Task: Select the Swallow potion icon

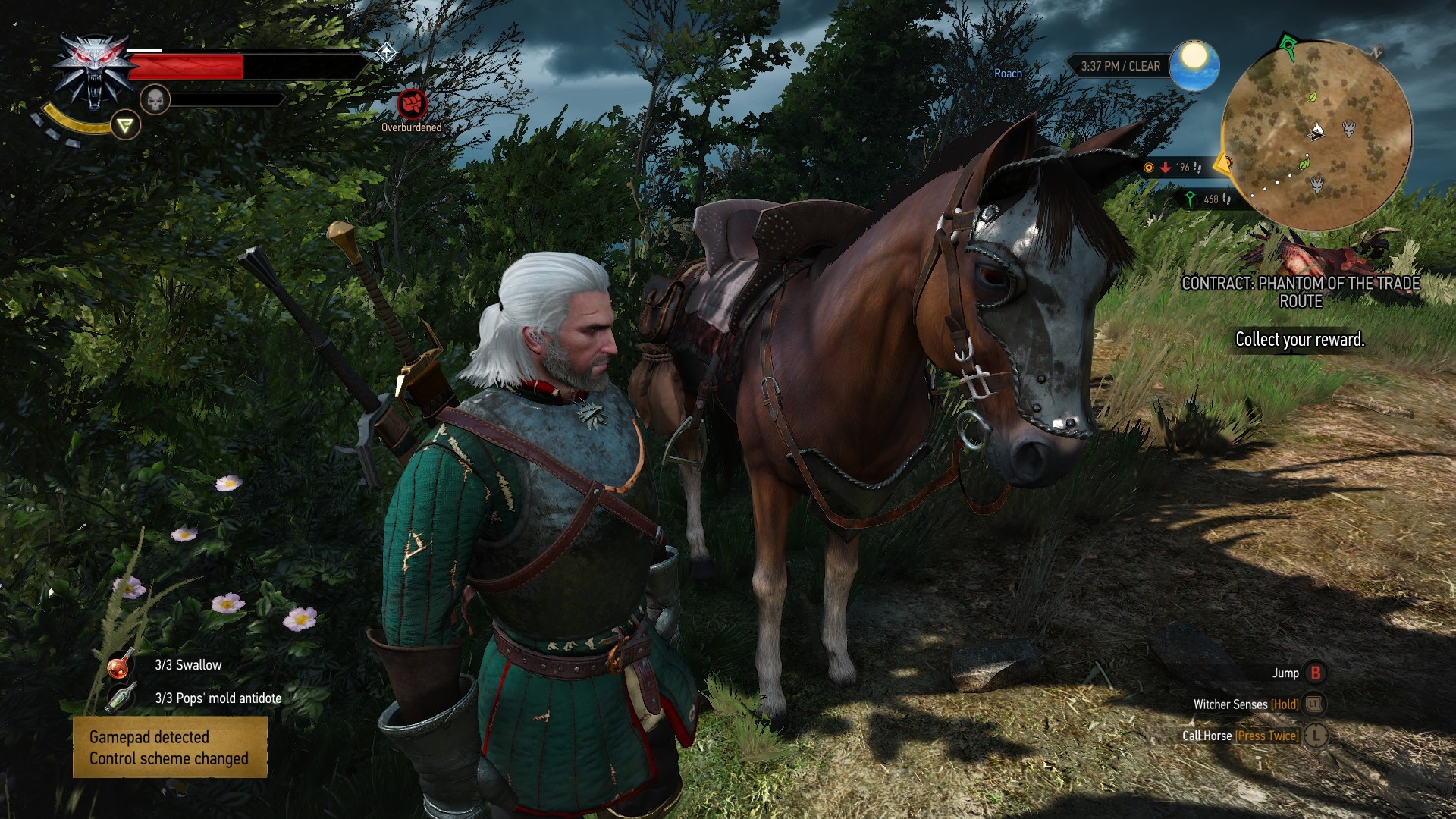Action: pyautogui.click(x=120, y=665)
